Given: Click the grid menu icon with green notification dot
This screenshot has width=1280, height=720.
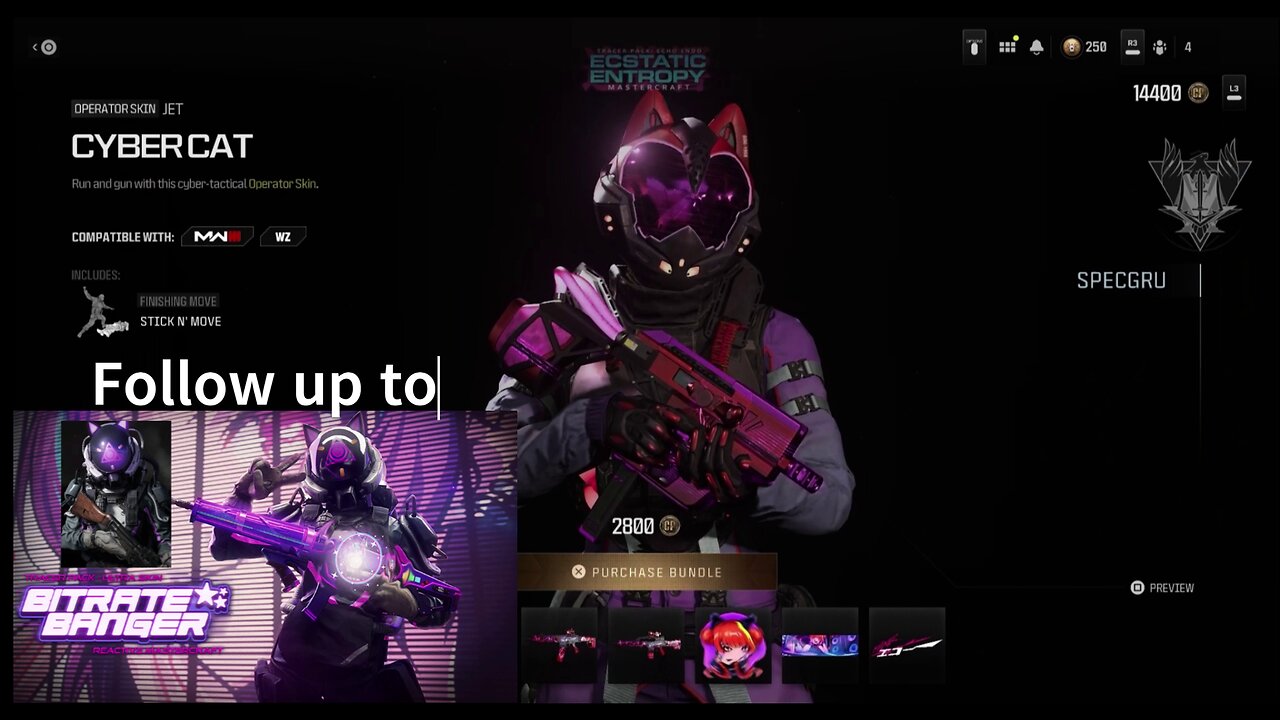Looking at the screenshot, I should tap(1007, 46).
